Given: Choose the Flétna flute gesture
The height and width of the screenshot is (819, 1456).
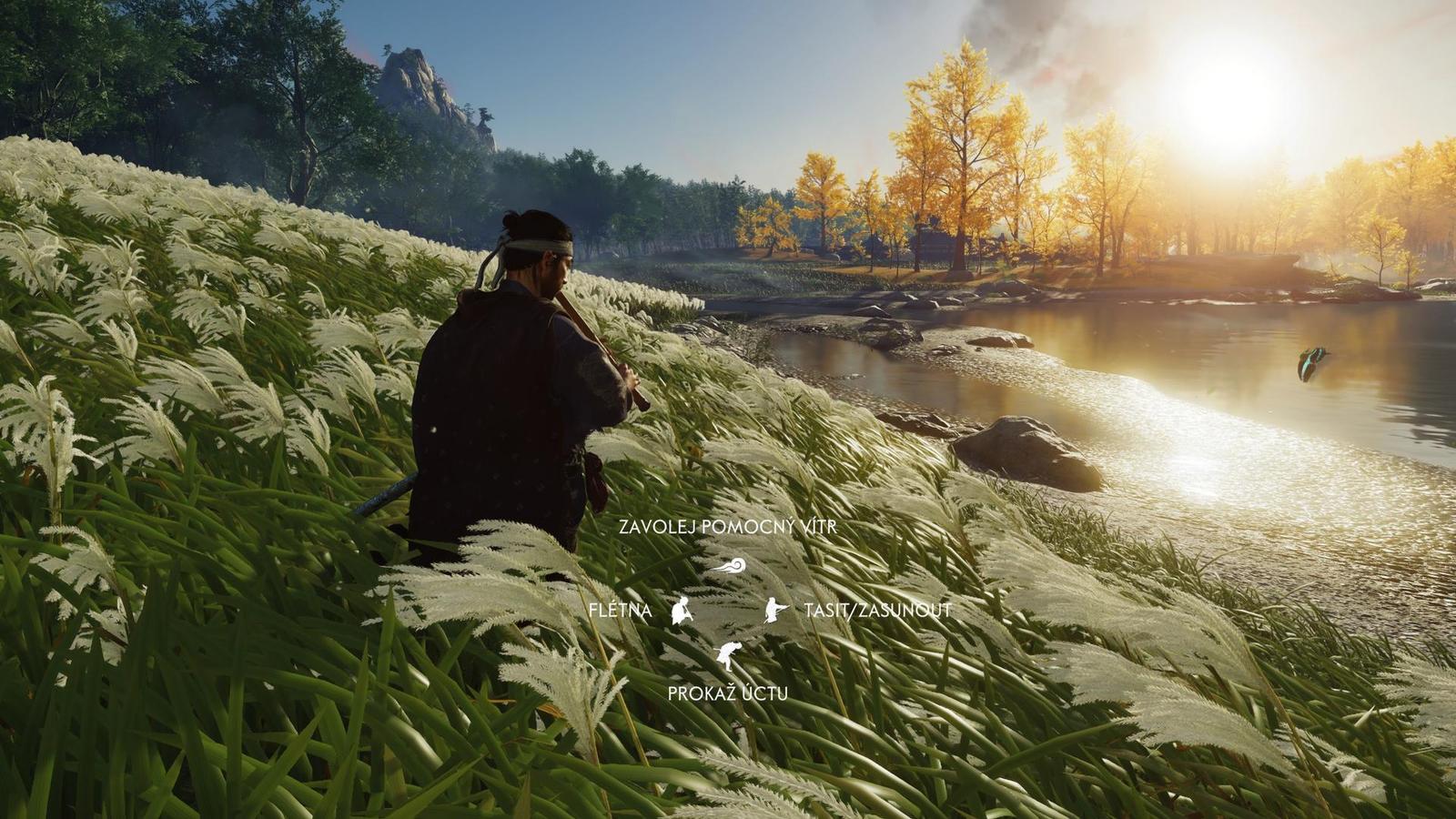Looking at the screenshot, I should coord(682,611).
